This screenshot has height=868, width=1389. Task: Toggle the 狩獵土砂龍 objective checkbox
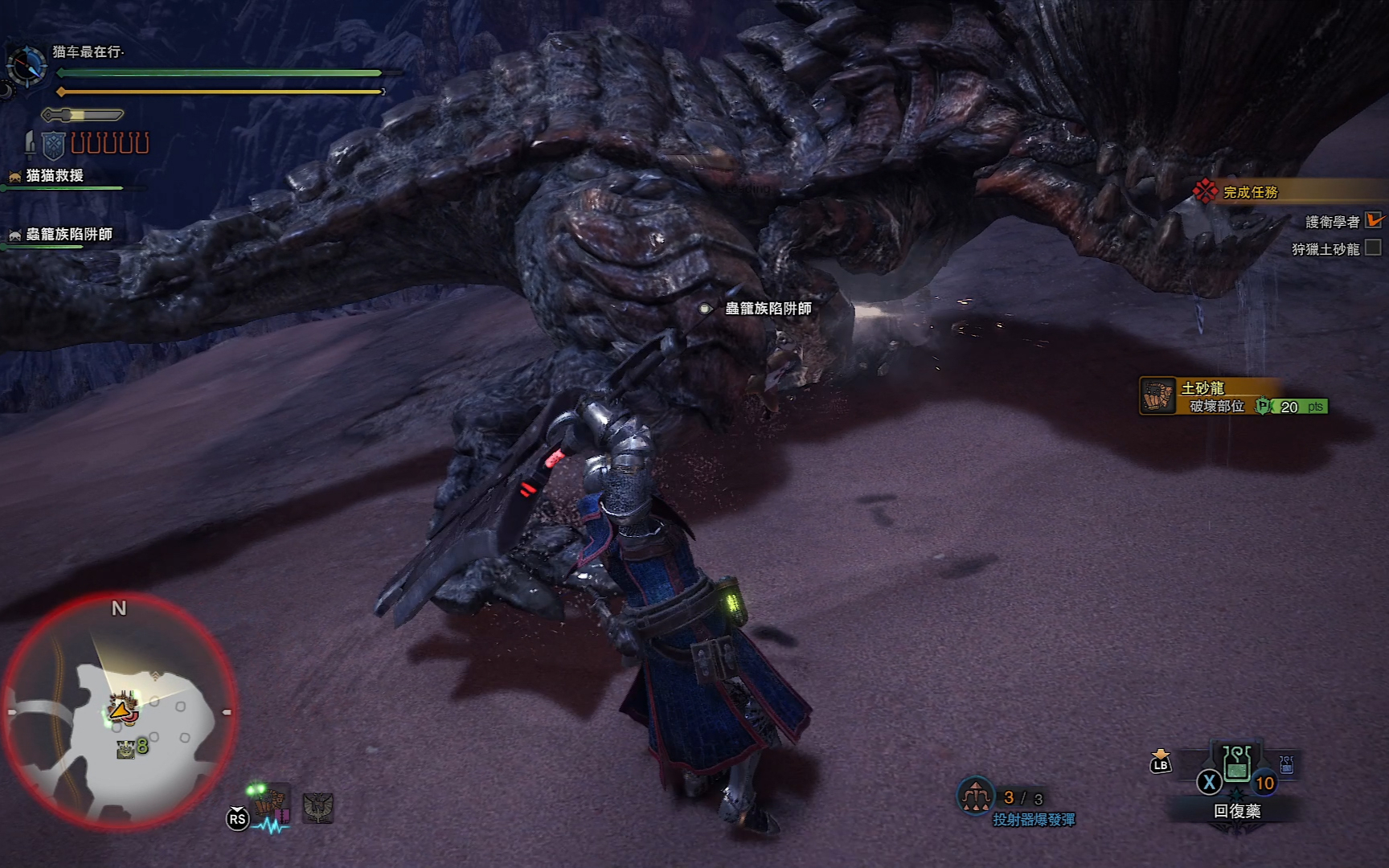[x=1373, y=248]
